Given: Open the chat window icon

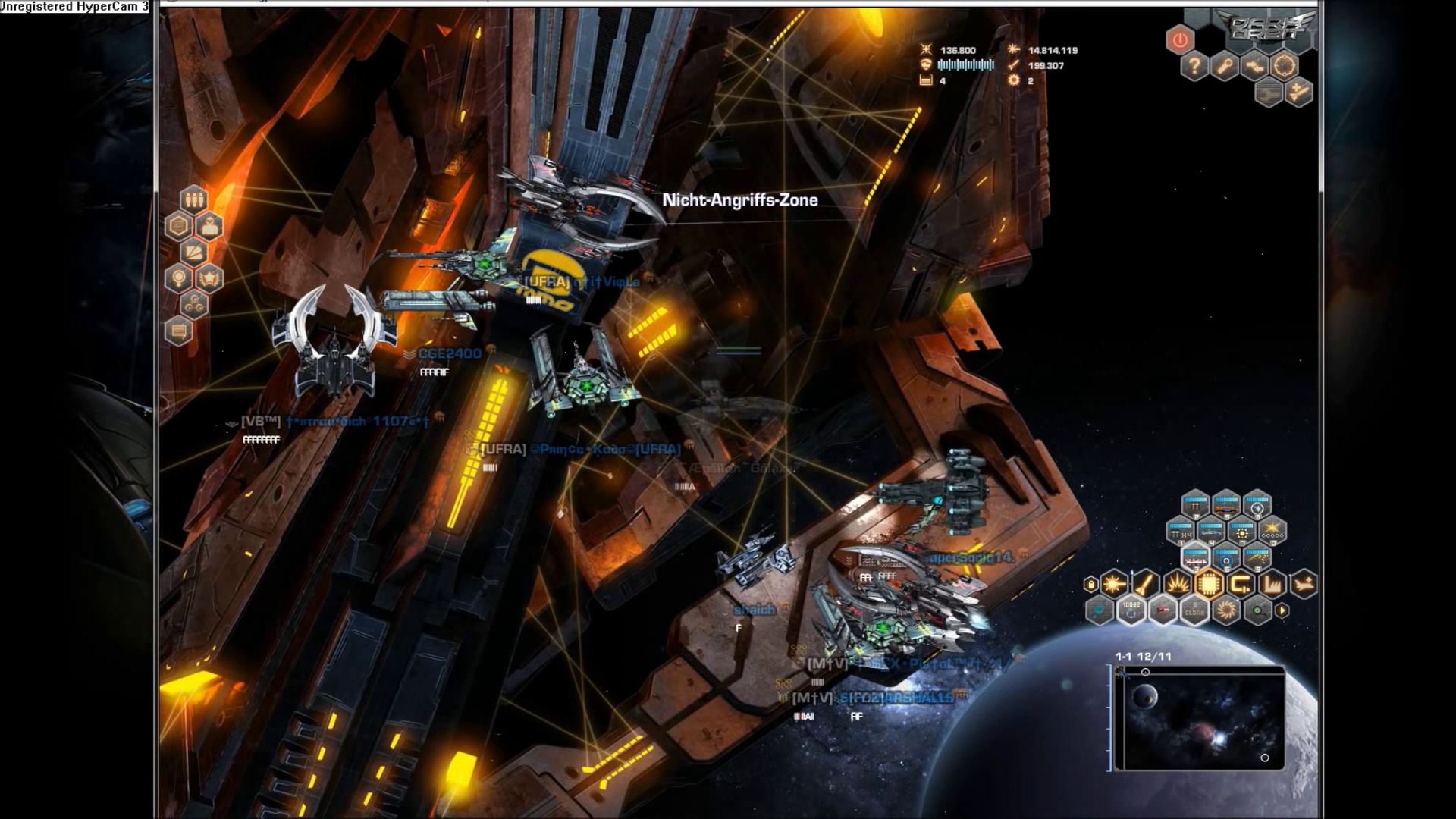Looking at the screenshot, I should [x=179, y=331].
